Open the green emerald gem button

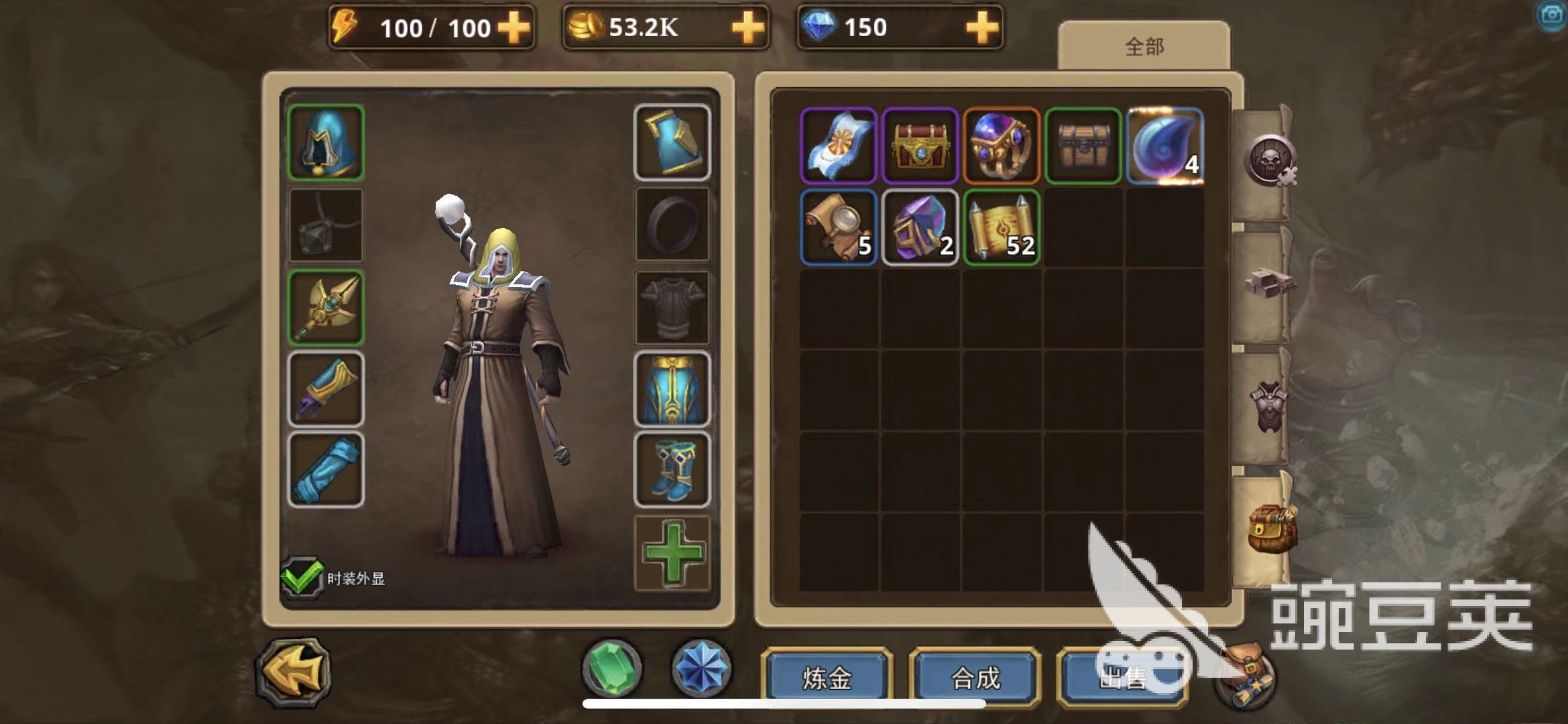(611, 668)
